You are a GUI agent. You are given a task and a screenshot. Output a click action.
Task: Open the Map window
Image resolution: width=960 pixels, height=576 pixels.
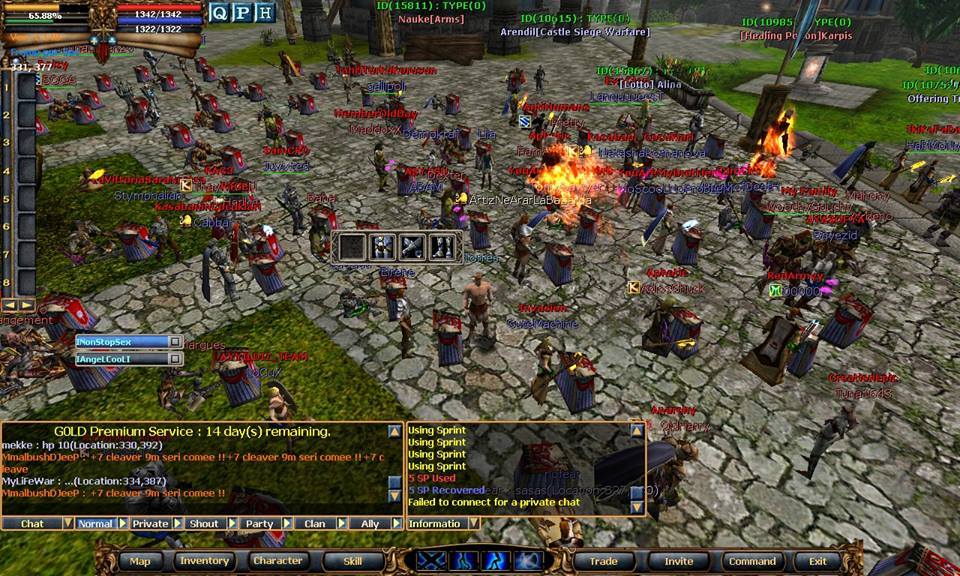point(140,561)
